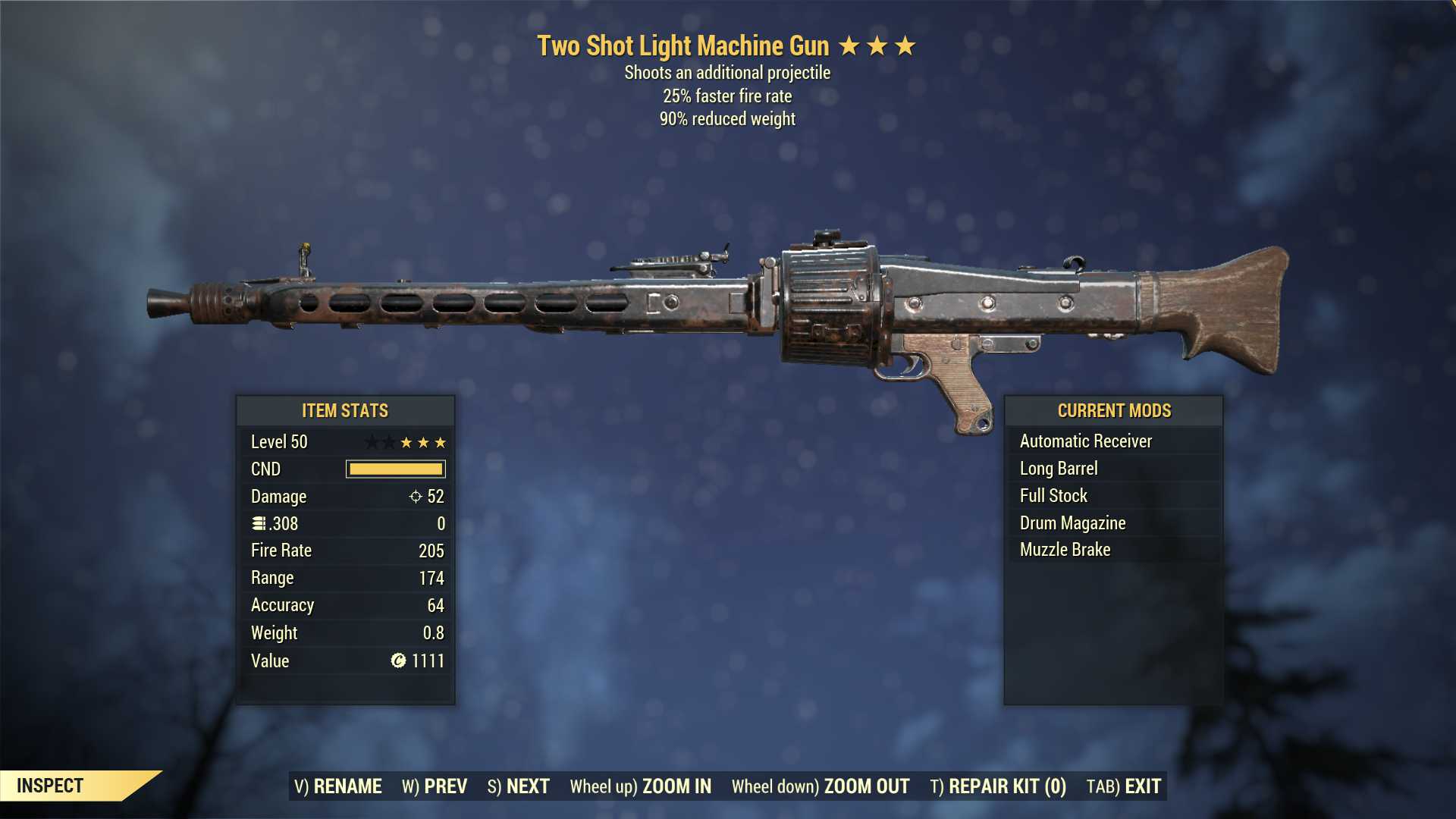Click the last star in the weapon title
The image size is (1456, 819).
(x=904, y=45)
